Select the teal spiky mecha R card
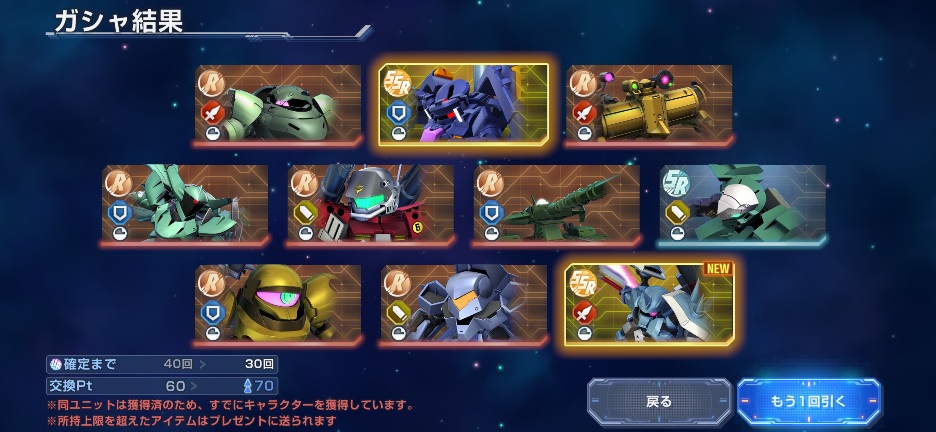This screenshot has width=936, height=432. 185,205
